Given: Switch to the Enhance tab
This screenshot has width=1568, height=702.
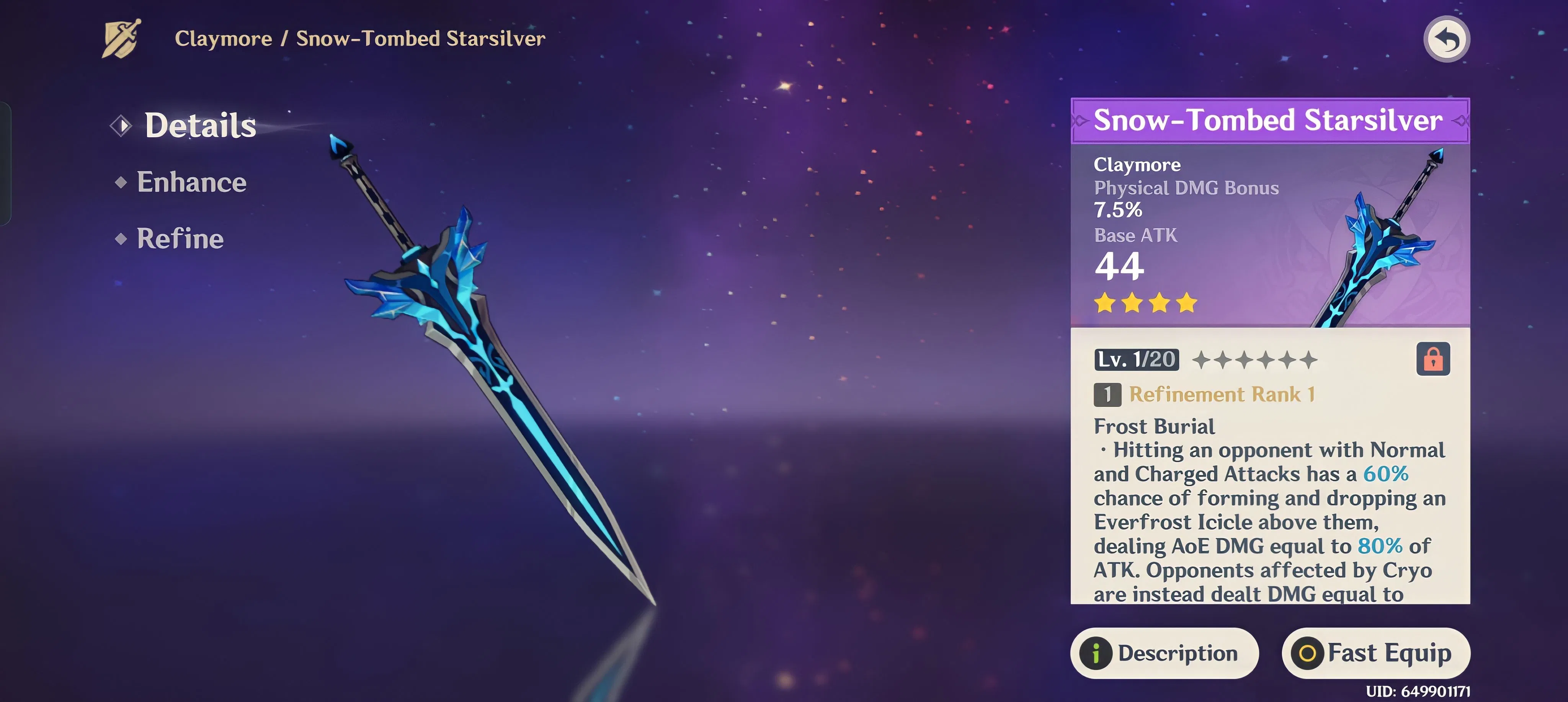Looking at the screenshot, I should click(x=191, y=181).
